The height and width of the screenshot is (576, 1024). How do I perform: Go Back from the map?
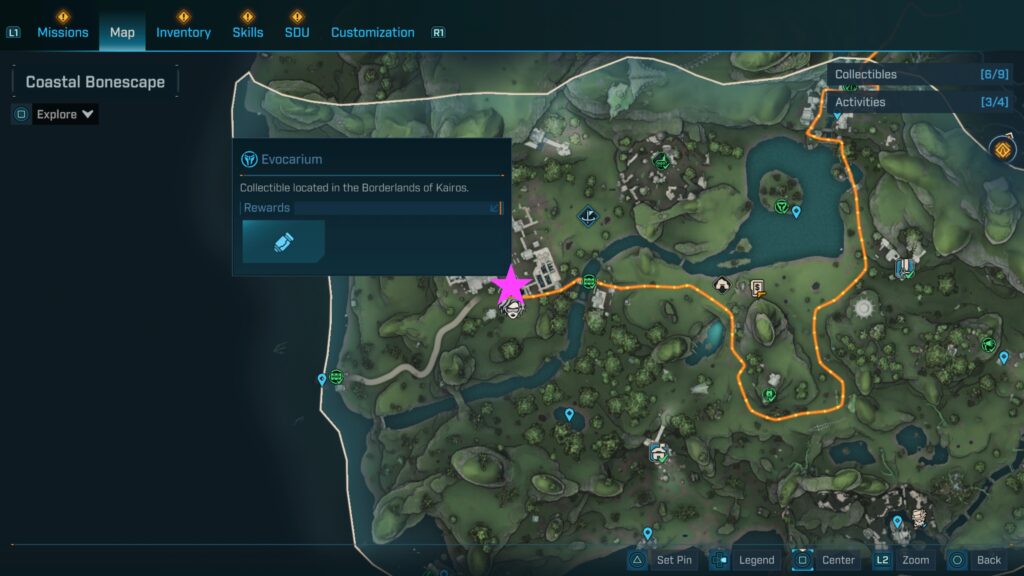[x=976, y=560]
